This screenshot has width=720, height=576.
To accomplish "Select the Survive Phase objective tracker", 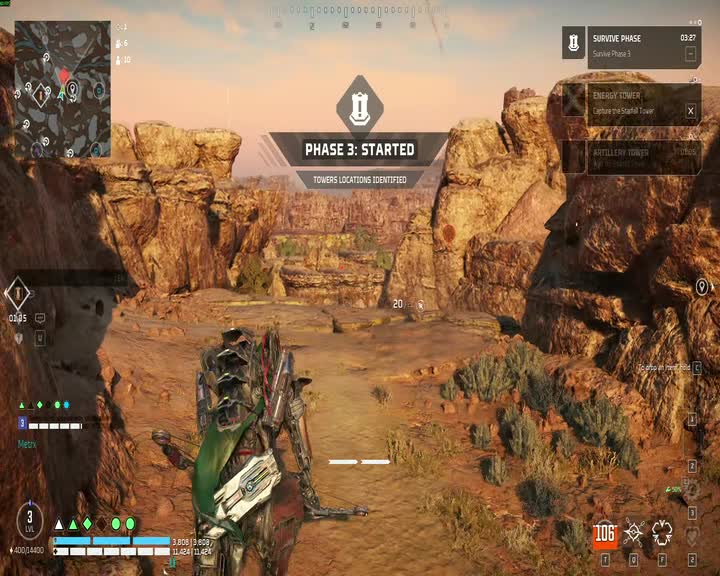I will click(x=631, y=46).
